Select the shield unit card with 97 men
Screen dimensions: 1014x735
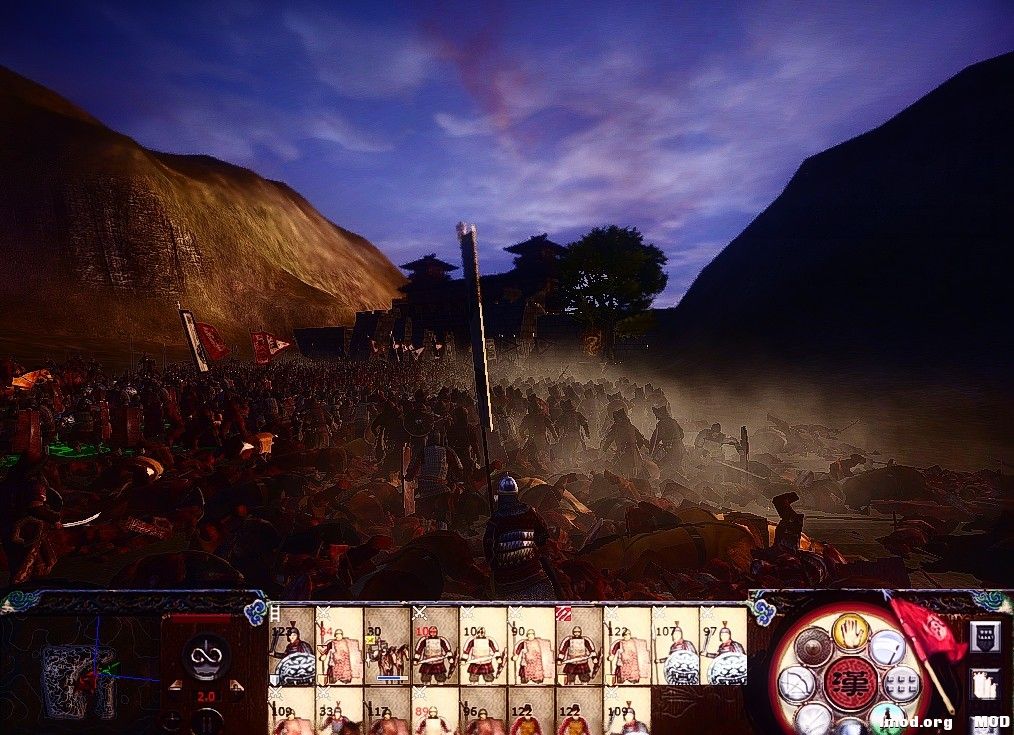point(723,647)
